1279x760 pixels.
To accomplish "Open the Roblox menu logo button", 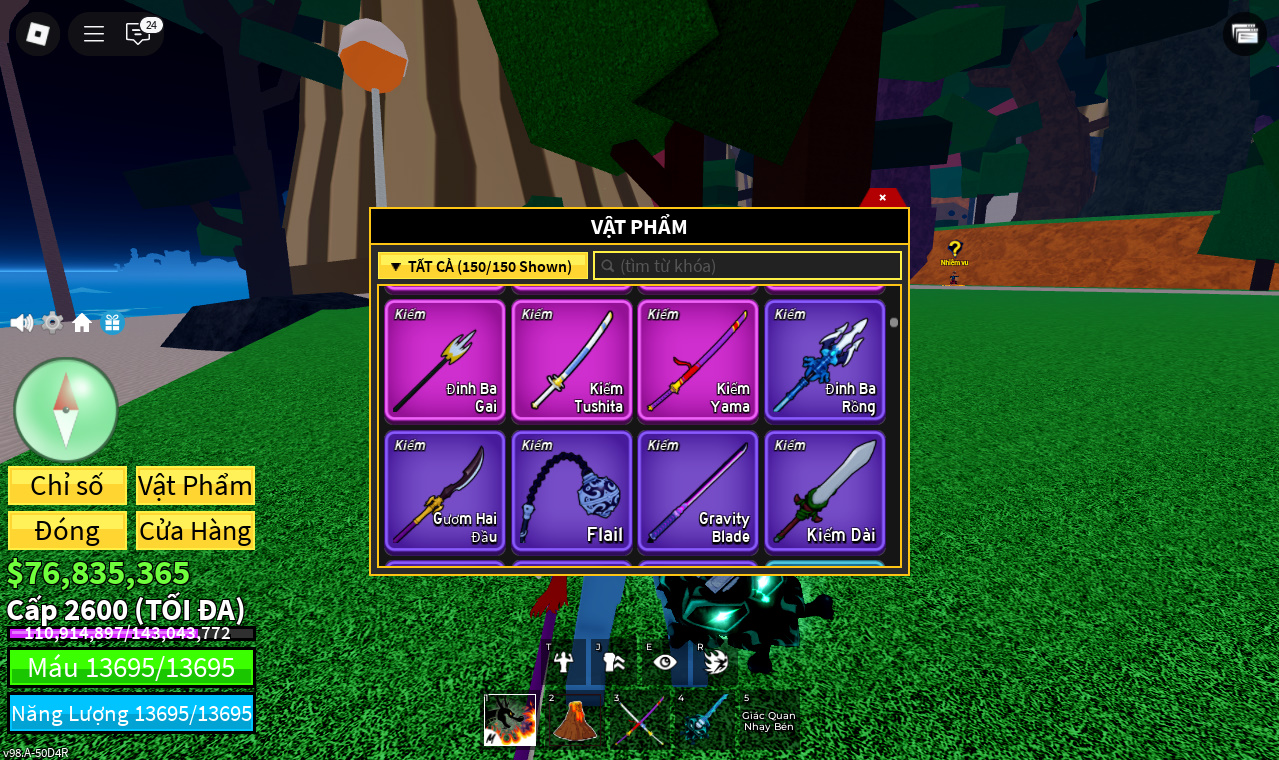I will point(38,34).
